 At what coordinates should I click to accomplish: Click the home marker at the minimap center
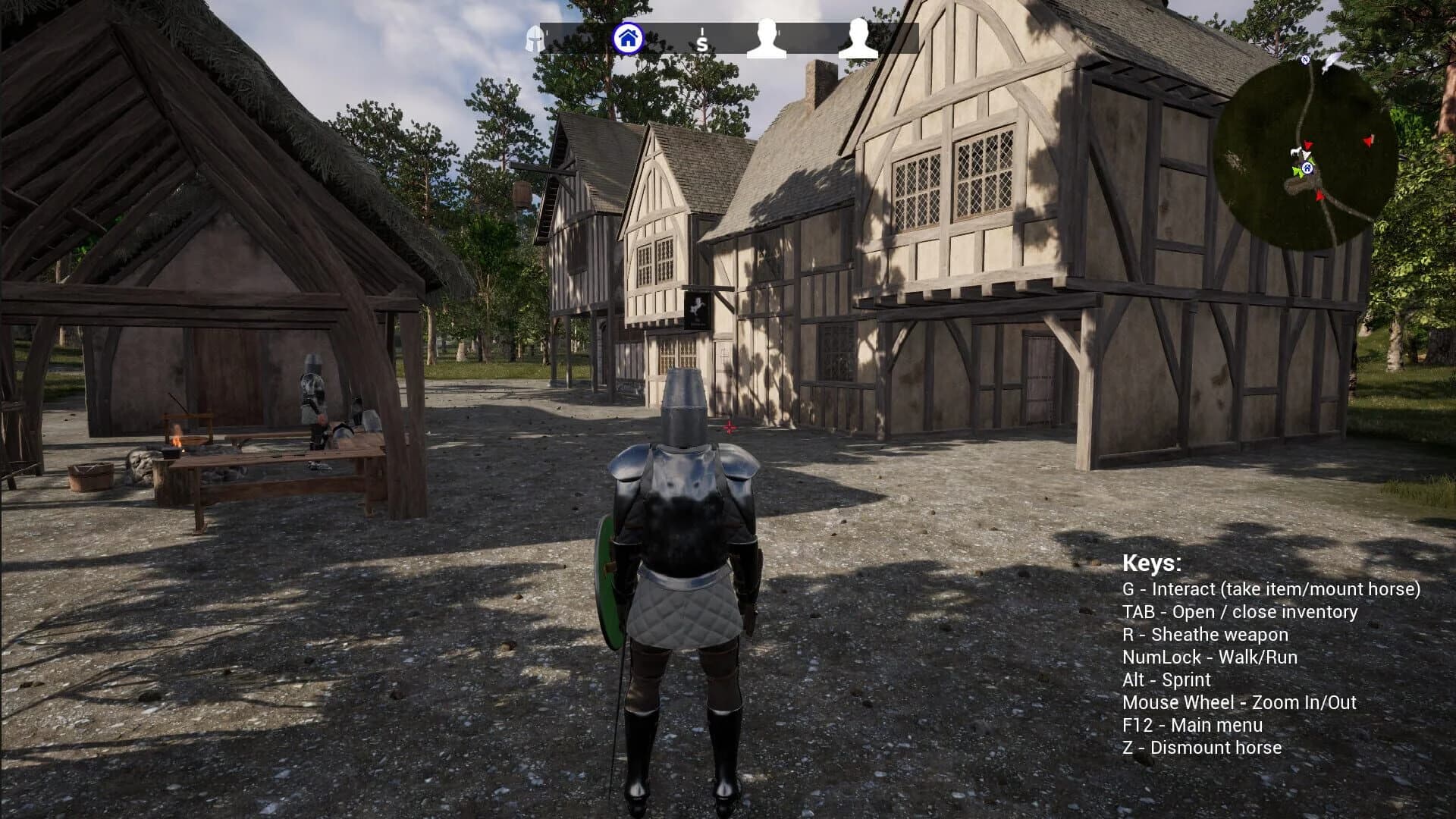(x=1307, y=168)
